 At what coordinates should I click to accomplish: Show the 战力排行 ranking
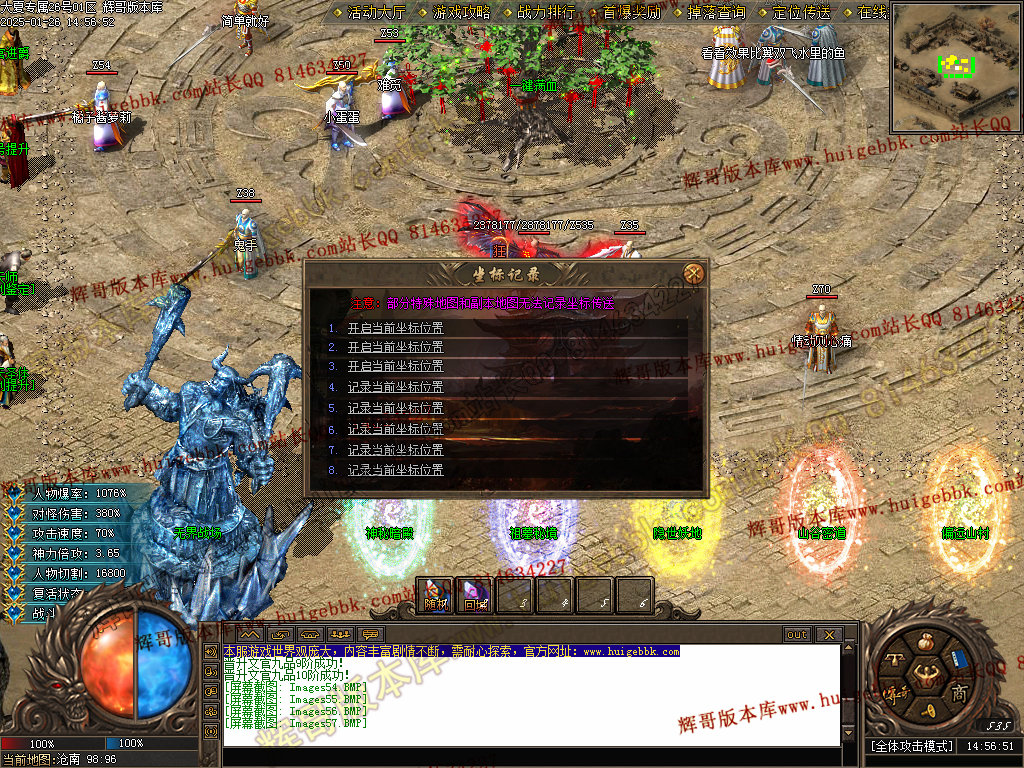(546, 13)
